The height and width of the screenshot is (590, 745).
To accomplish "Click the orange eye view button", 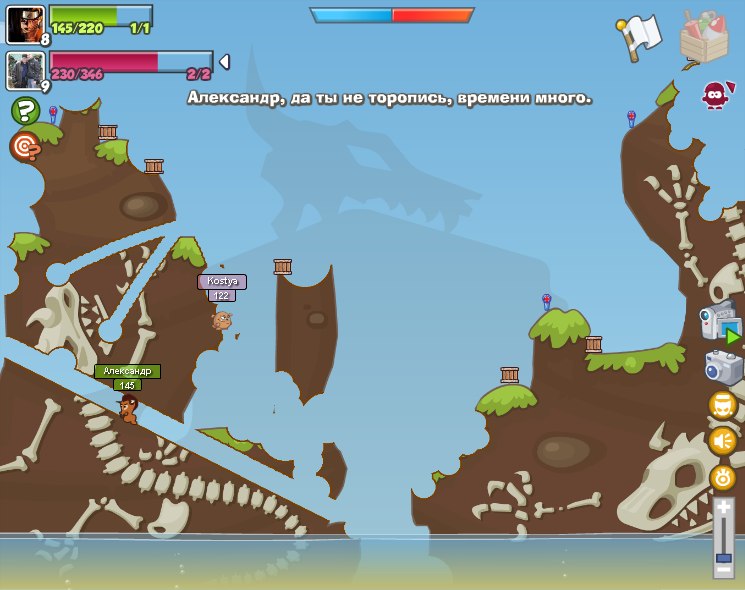I will (x=723, y=477).
